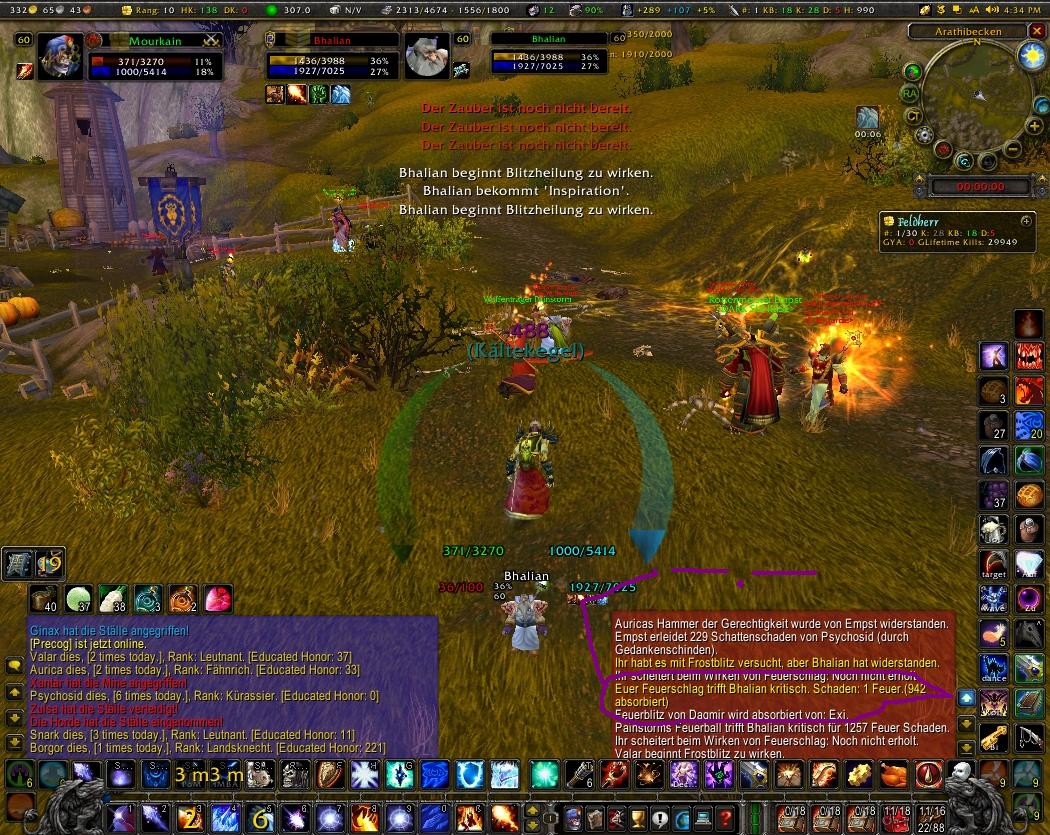1050x835 pixels.
Task: Click the Arathibecken minimap
Action: tap(977, 93)
